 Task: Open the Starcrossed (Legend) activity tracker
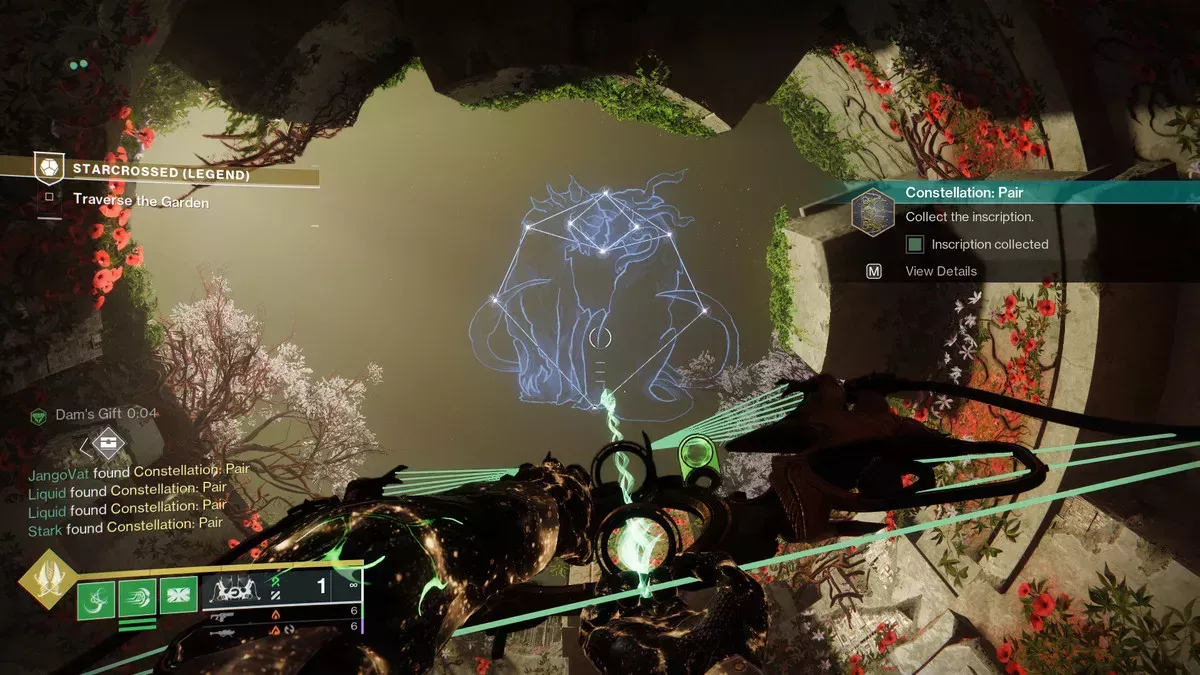click(x=160, y=171)
